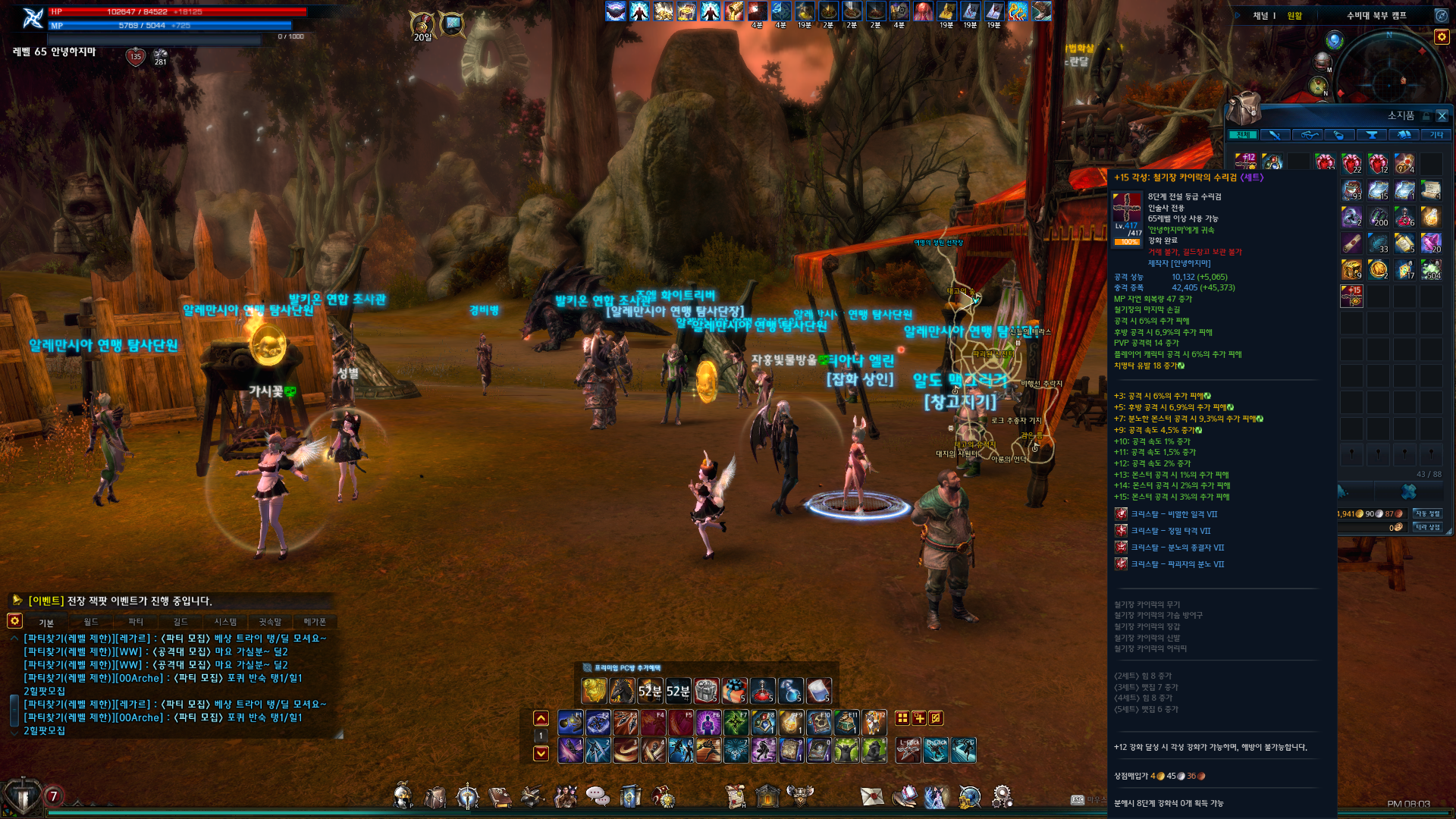This screenshot has width=1456, height=819.
Task: Click the 자동 정렬 auto-sort button
Action: (1427, 514)
